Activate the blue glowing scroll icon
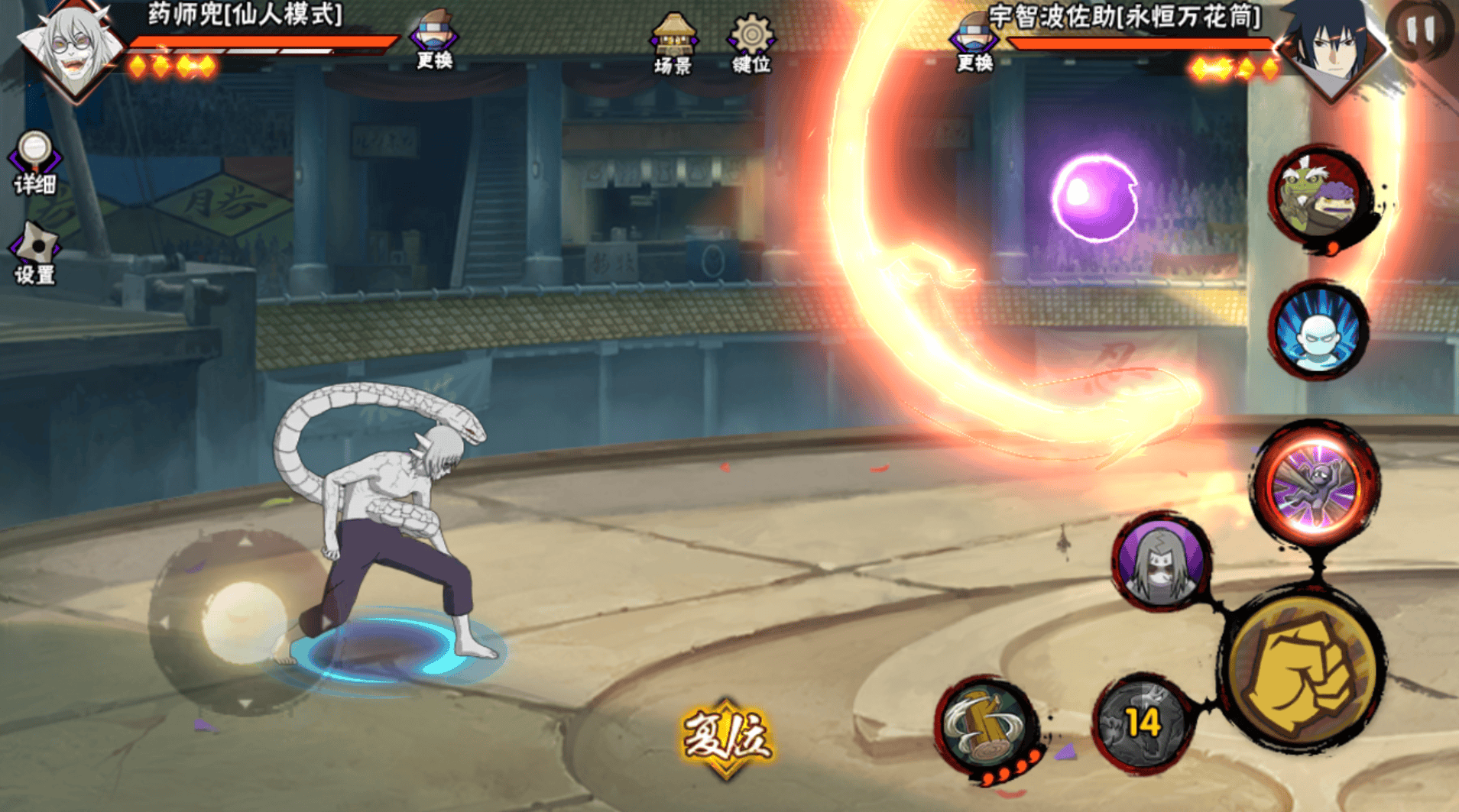This screenshot has width=1459, height=812. coord(1318,331)
